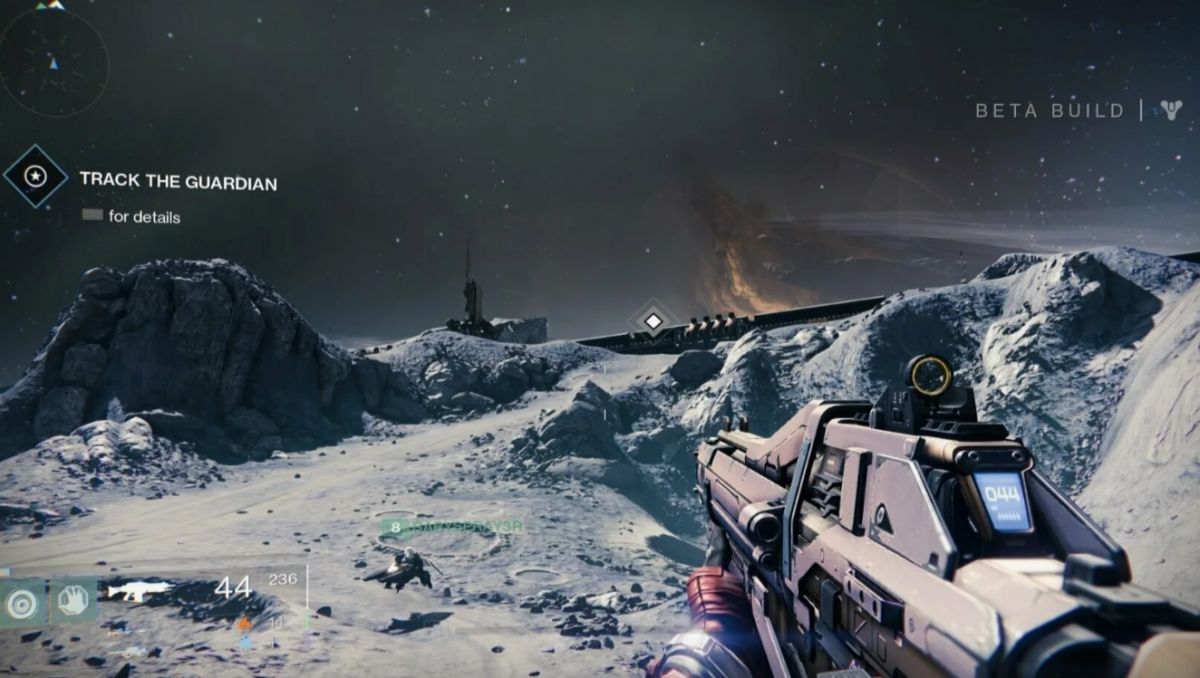This screenshot has width=1200, height=678.
Task: Activate the melee hand ability icon
Action: 73,601
